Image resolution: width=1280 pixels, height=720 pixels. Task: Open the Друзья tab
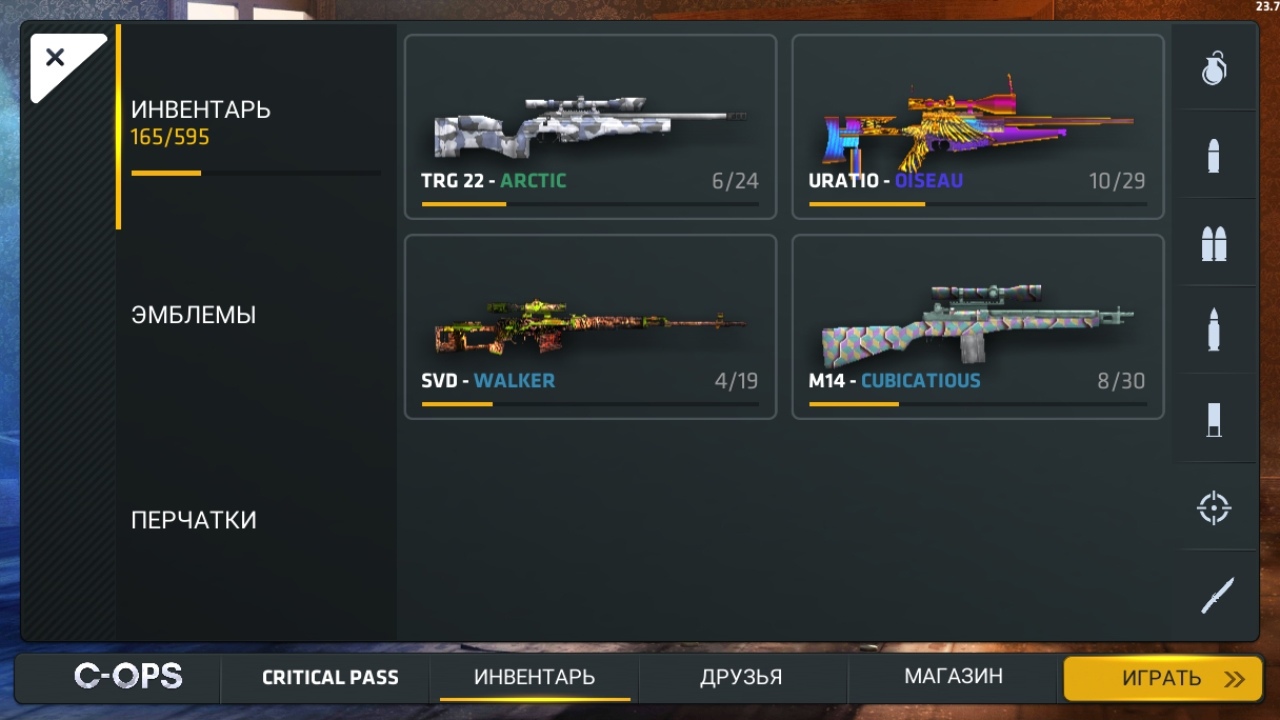coord(741,678)
